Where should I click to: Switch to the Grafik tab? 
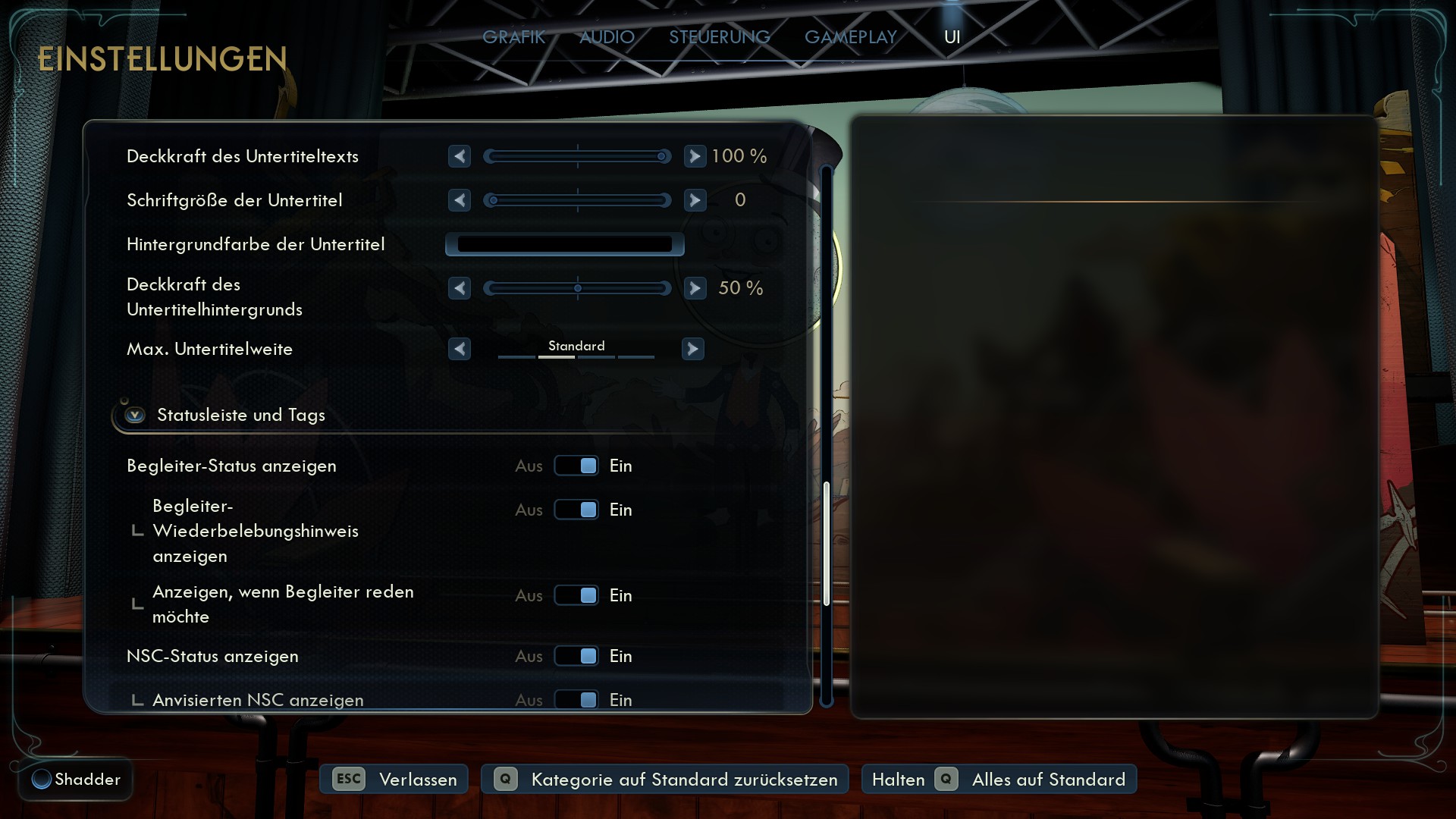click(x=513, y=37)
